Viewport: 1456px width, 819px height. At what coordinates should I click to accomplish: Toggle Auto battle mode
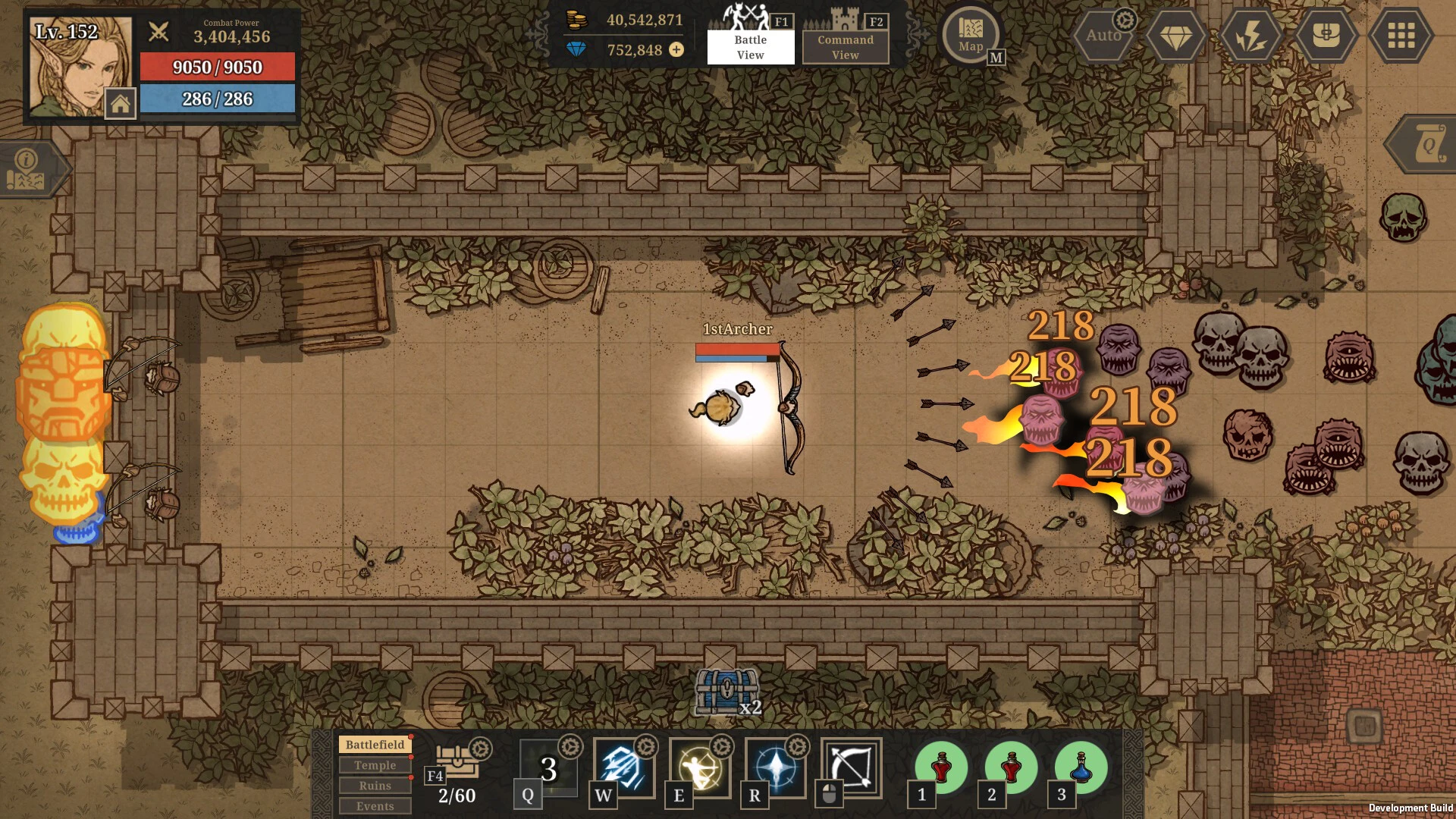[1103, 35]
